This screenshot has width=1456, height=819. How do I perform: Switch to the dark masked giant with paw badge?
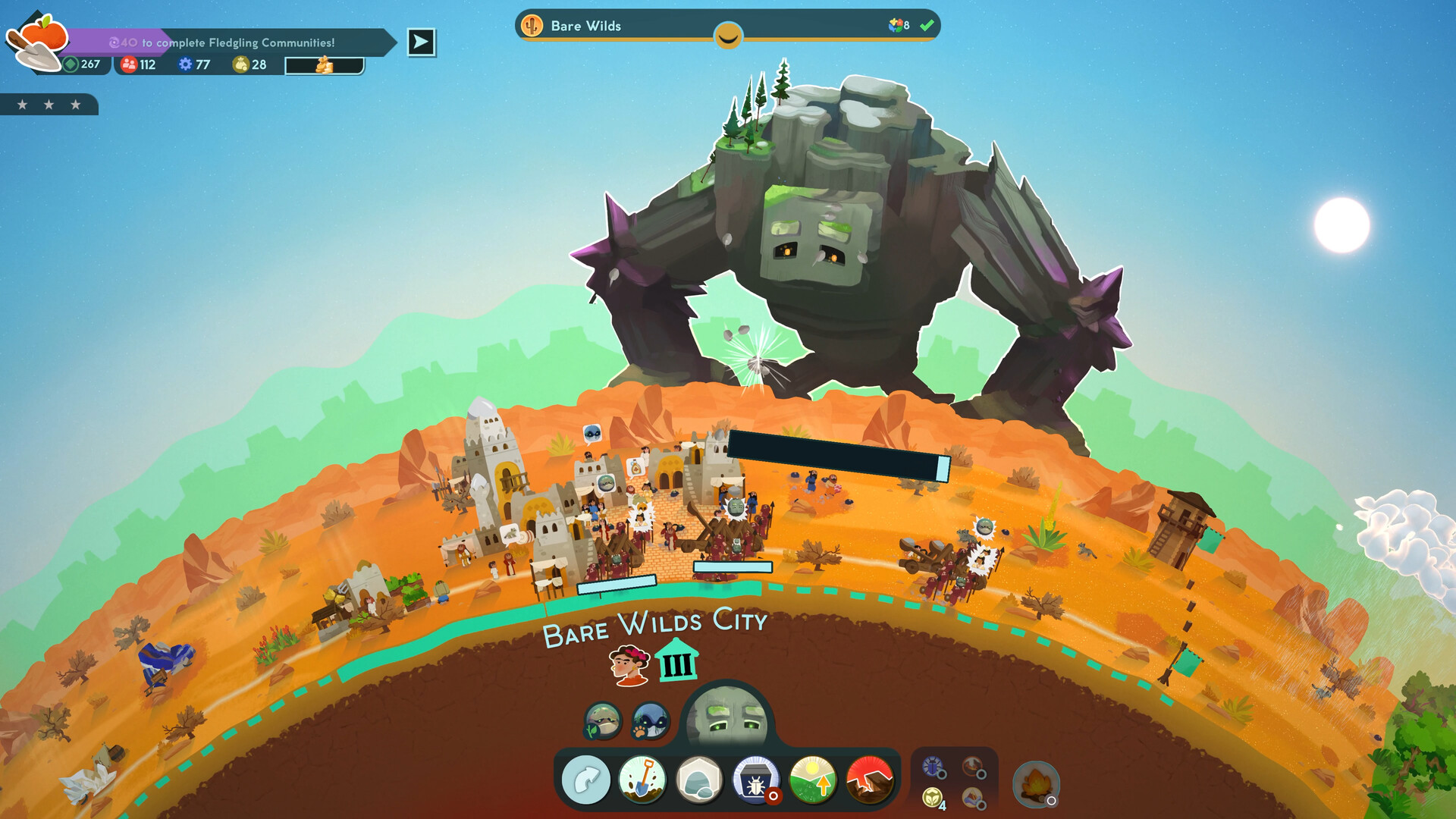(650, 720)
